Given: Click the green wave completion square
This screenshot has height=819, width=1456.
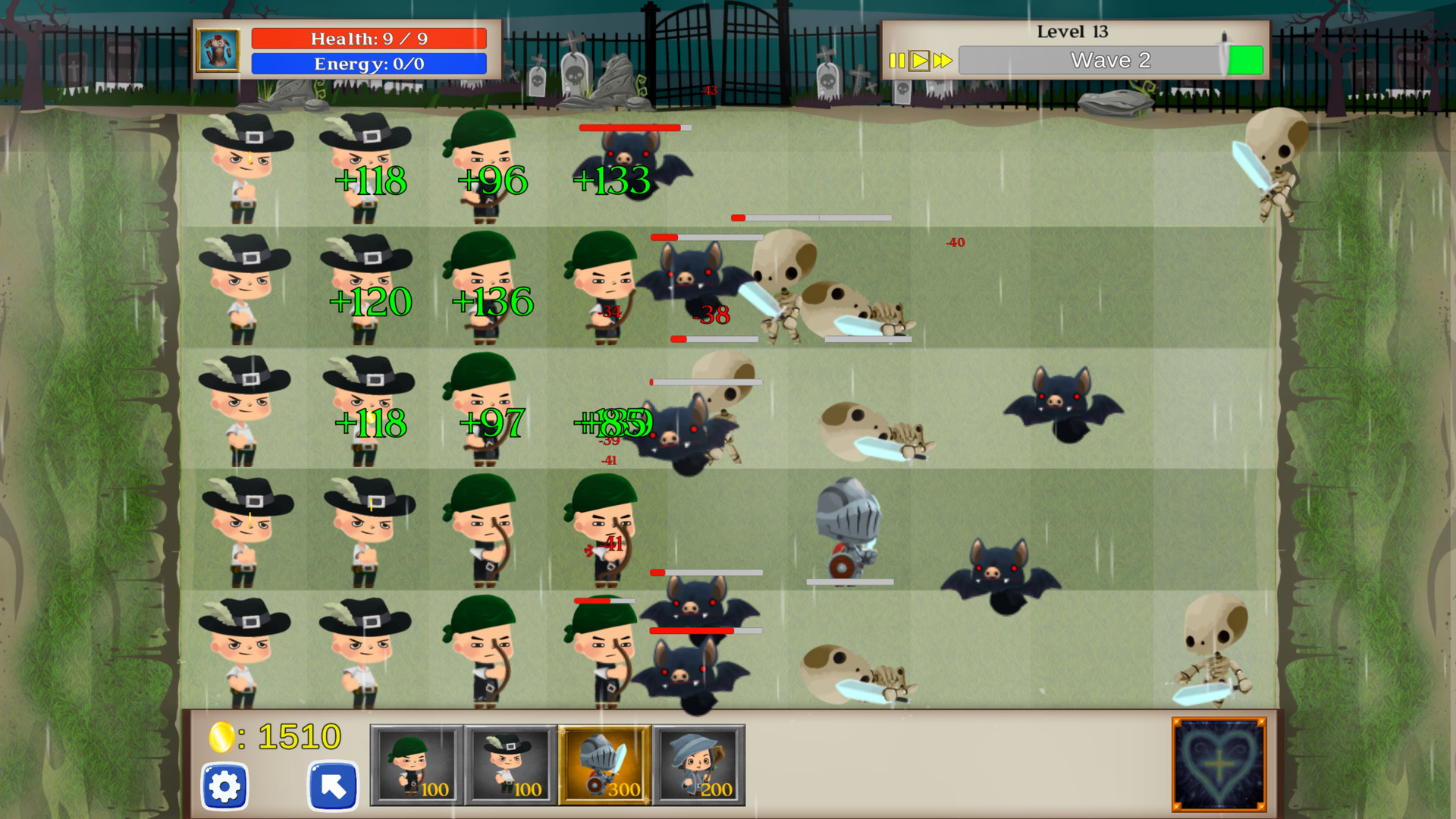Looking at the screenshot, I should tap(1246, 58).
